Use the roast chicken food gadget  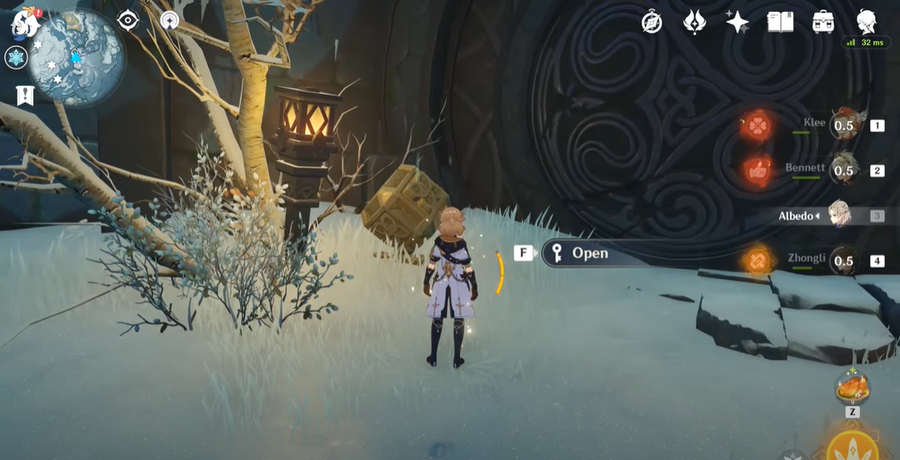852,386
